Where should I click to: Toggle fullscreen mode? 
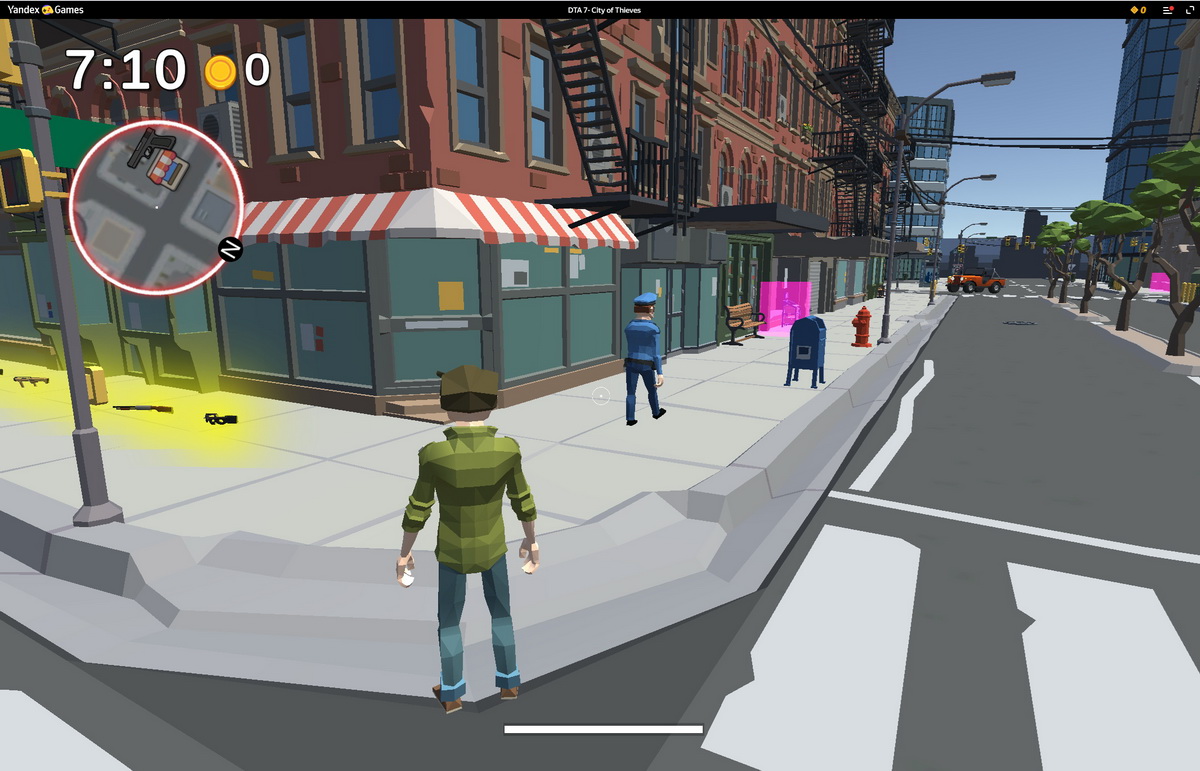click(1188, 10)
